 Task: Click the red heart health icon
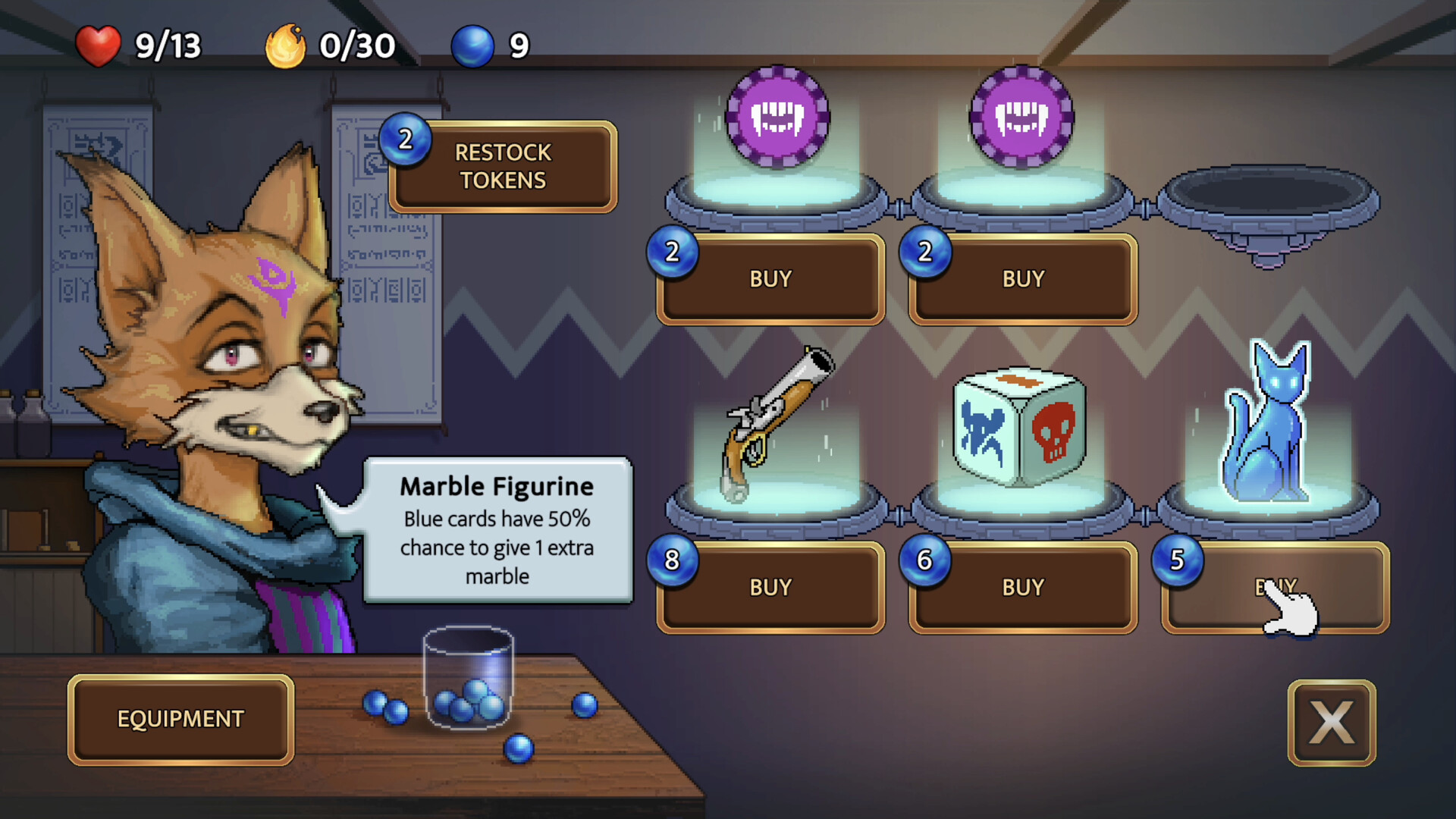(x=99, y=45)
